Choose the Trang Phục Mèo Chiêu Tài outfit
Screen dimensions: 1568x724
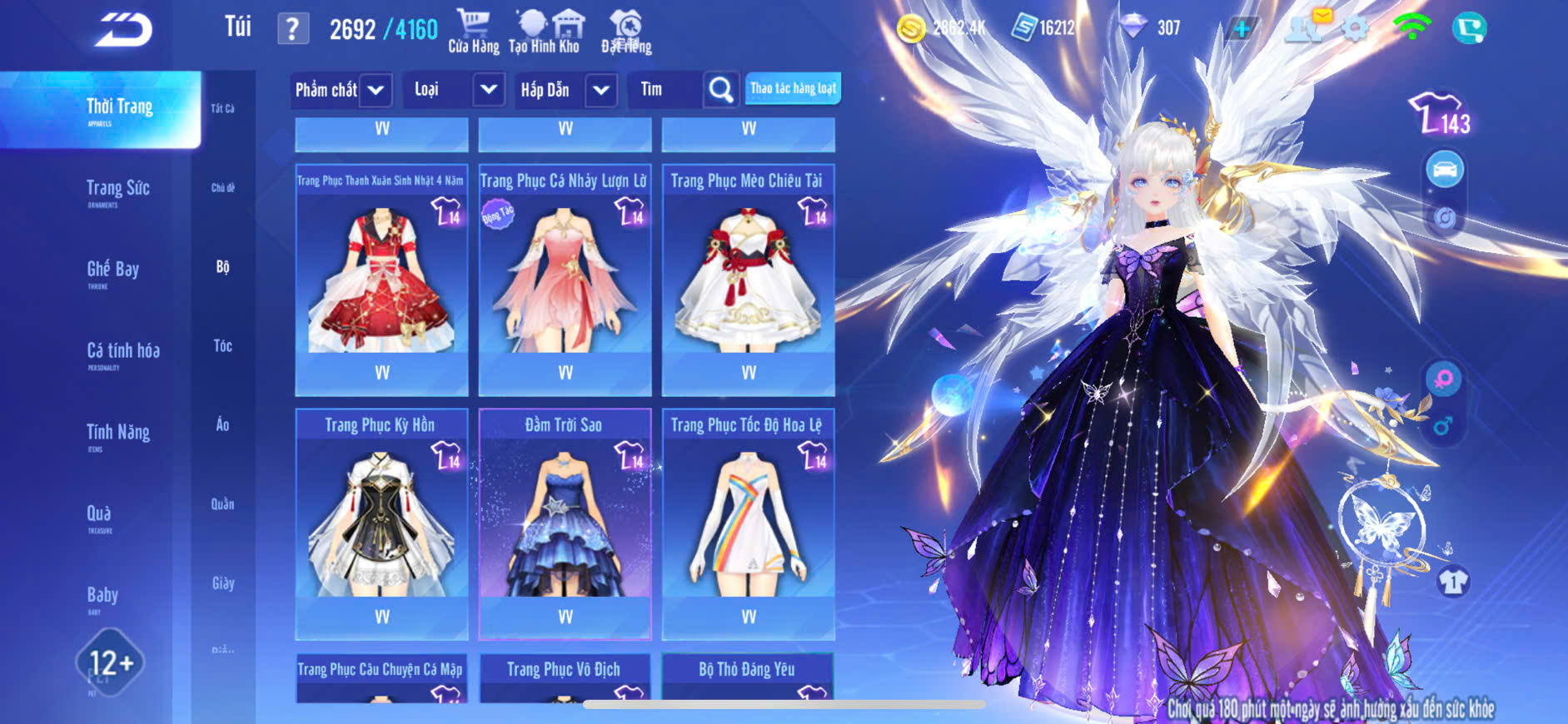pos(748,280)
